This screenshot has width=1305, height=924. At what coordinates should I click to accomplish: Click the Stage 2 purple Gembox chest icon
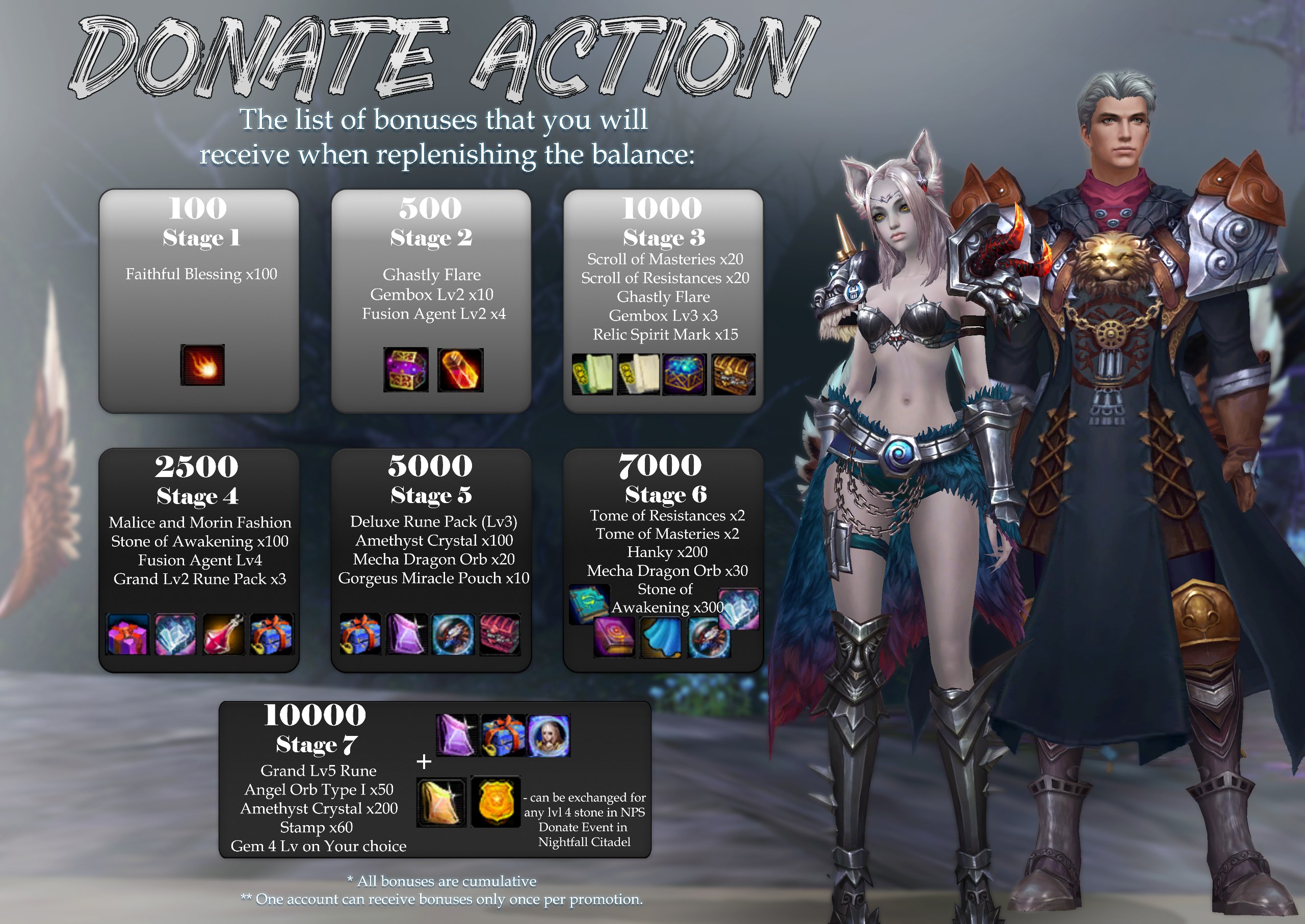406,370
